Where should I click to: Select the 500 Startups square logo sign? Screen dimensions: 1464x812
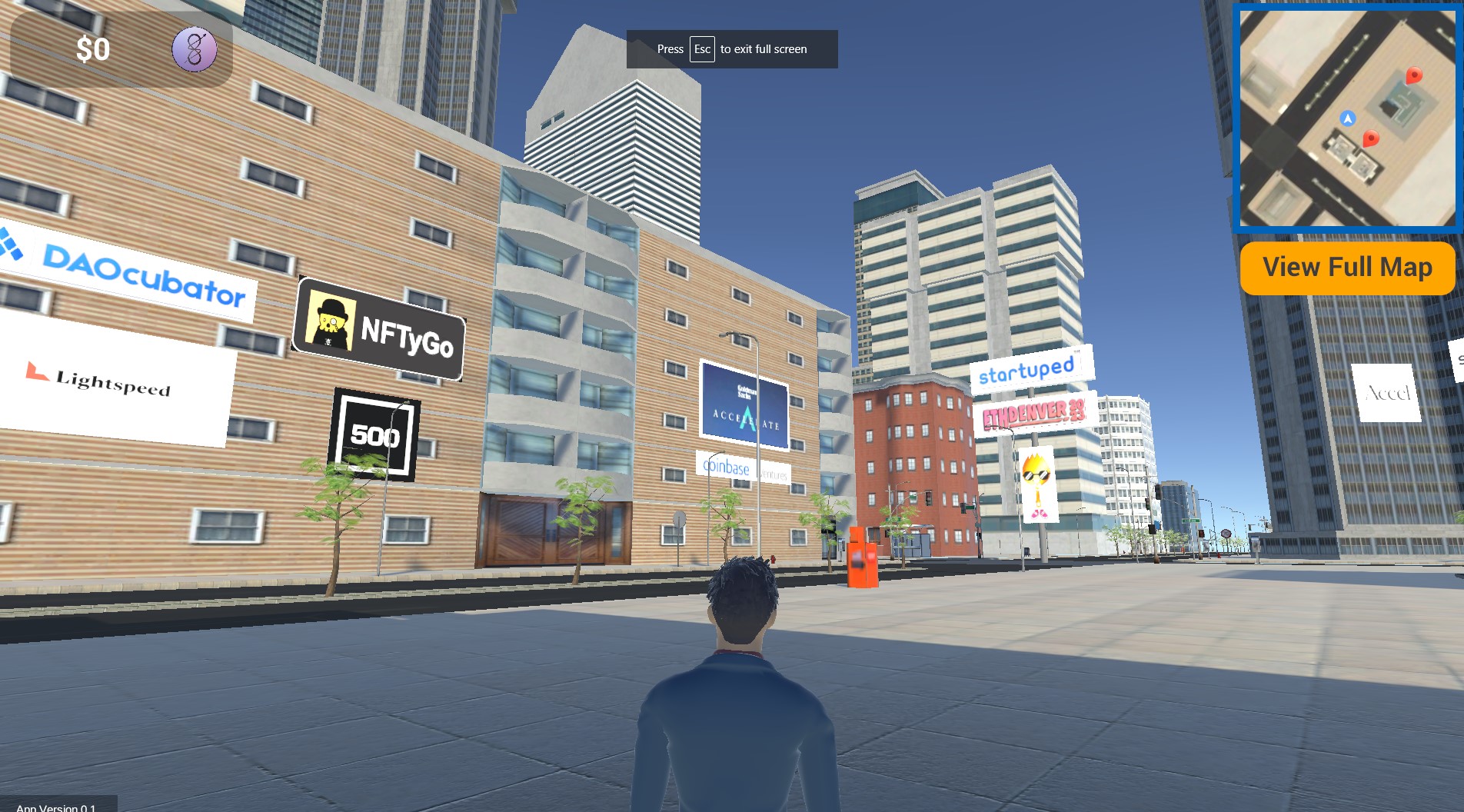coord(376,435)
